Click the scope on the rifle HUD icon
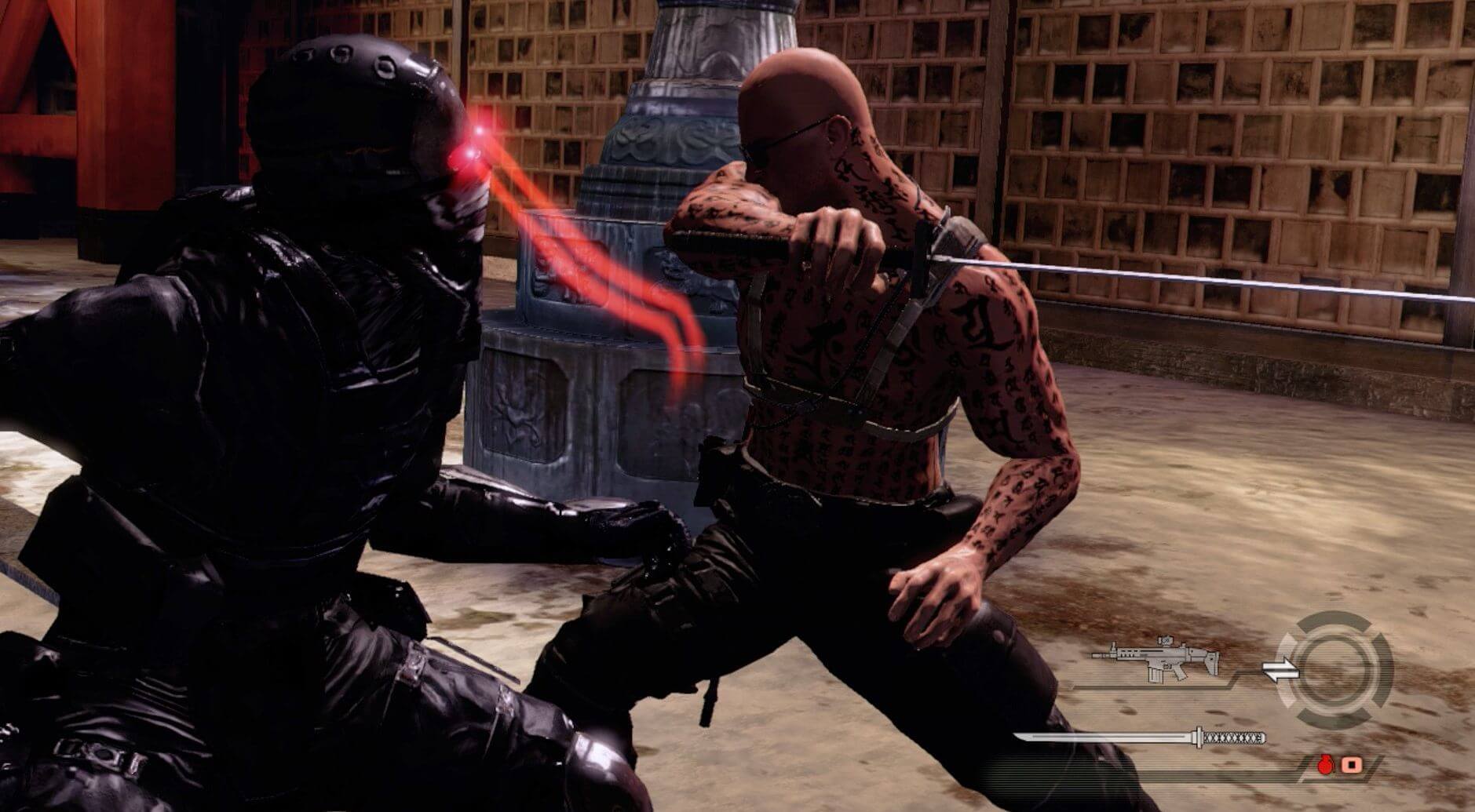1475x812 pixels. pyautogui.click(x=1165, y=641)
